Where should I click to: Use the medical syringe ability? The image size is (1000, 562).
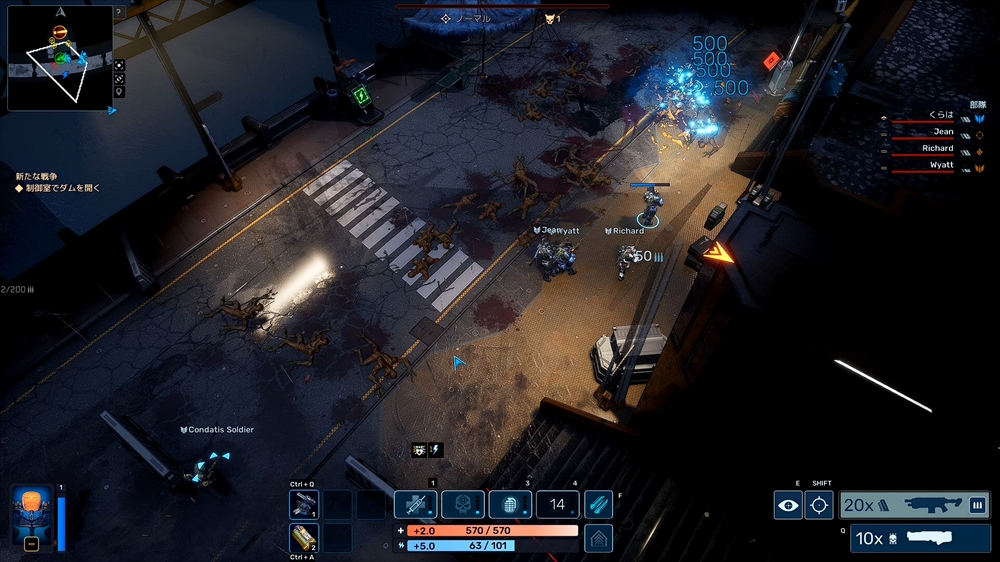[x=415, y=505]
